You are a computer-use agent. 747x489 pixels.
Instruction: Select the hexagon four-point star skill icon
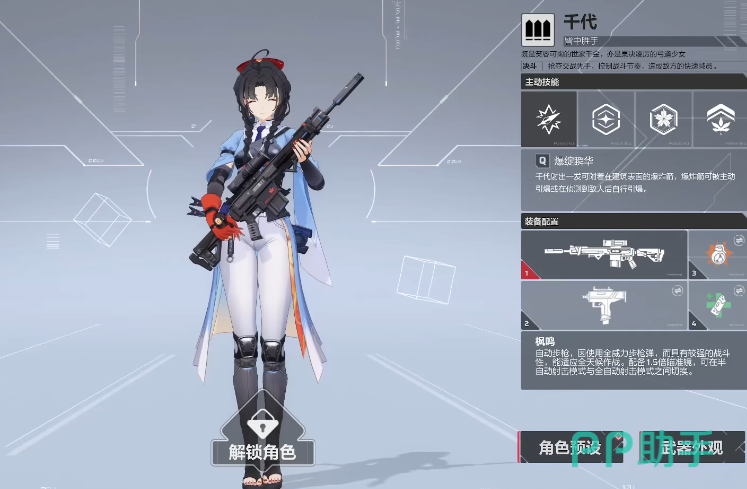pyautogui.click(x=606, y=120)
